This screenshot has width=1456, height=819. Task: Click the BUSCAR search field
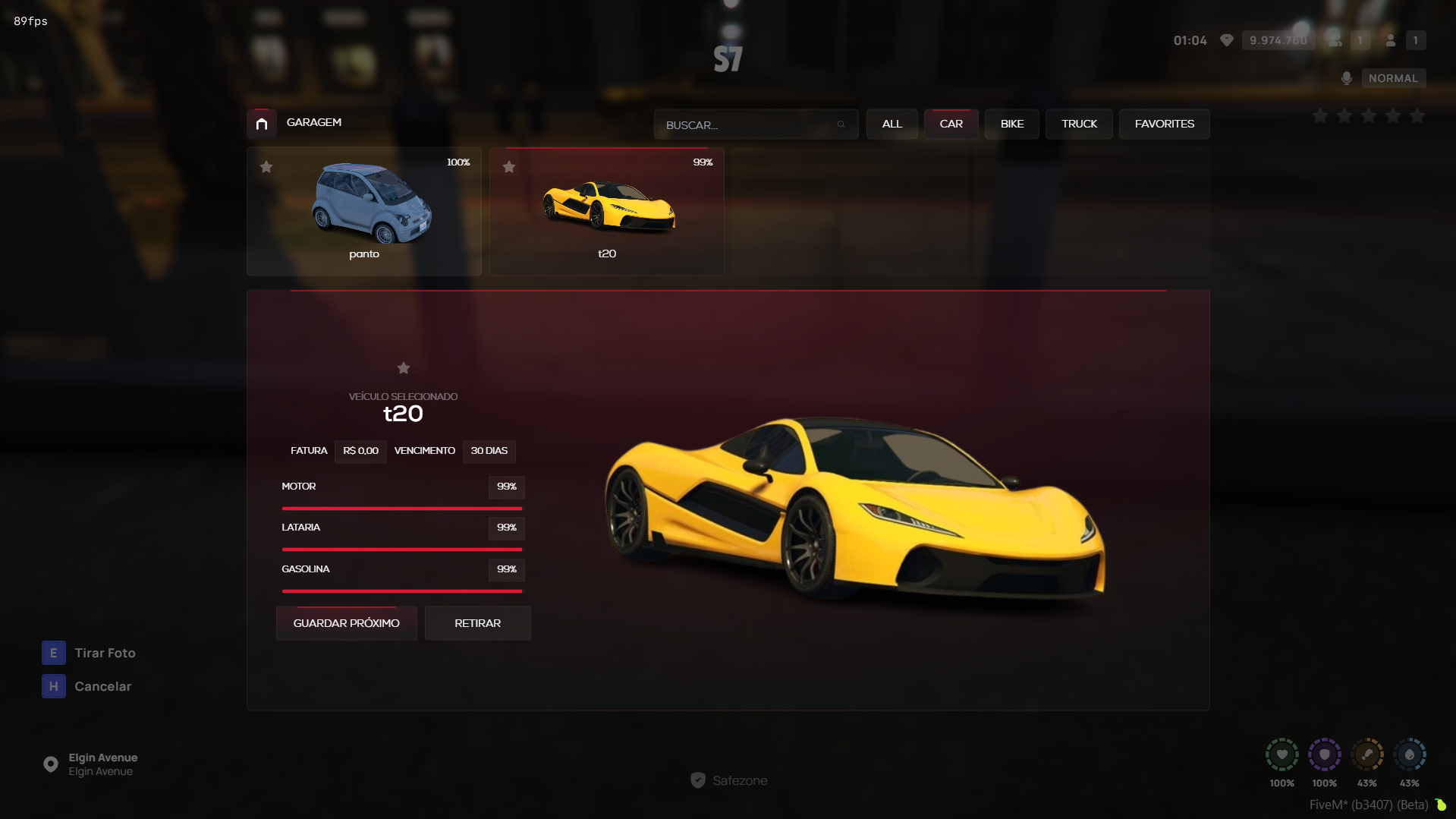(747, 124)
